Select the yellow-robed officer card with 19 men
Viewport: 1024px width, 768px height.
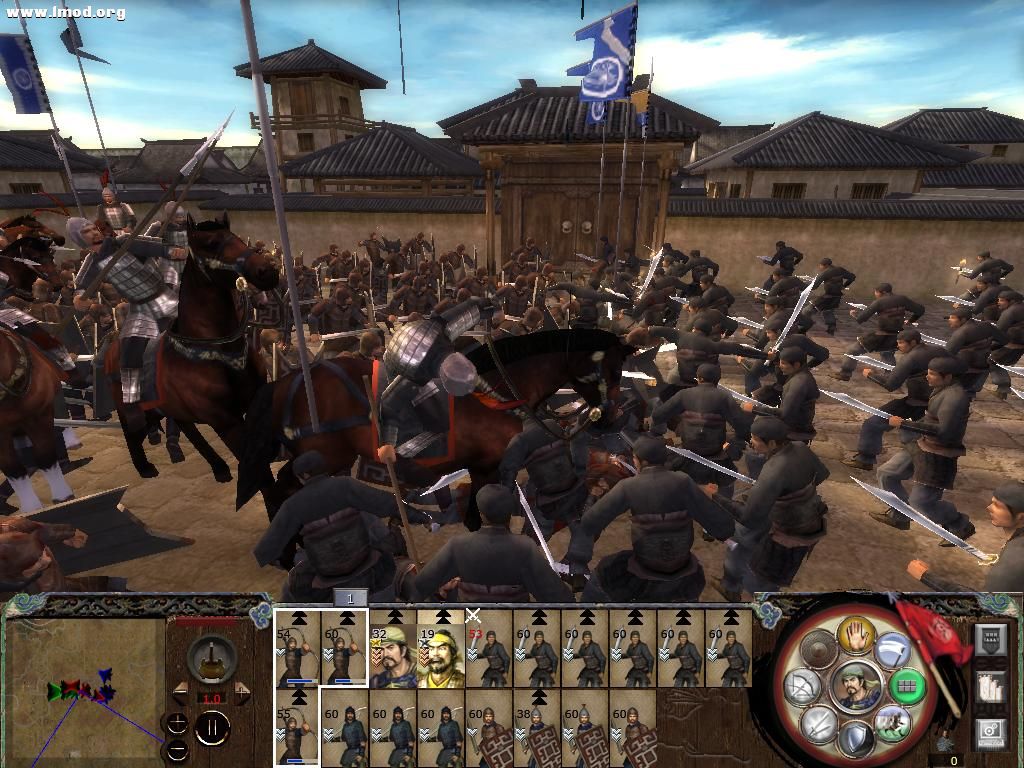[x=441, y=650]
